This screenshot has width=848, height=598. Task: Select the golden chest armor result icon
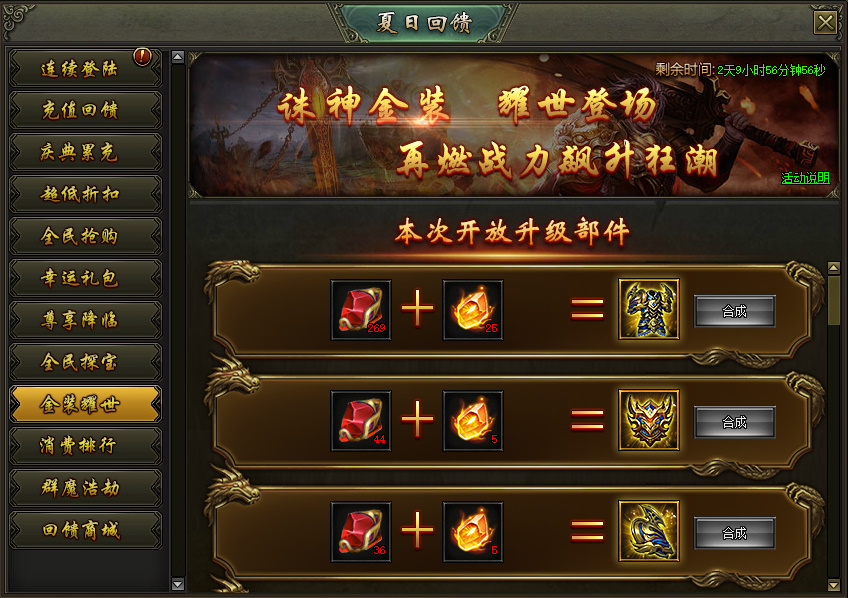click(x=648, y=310)
